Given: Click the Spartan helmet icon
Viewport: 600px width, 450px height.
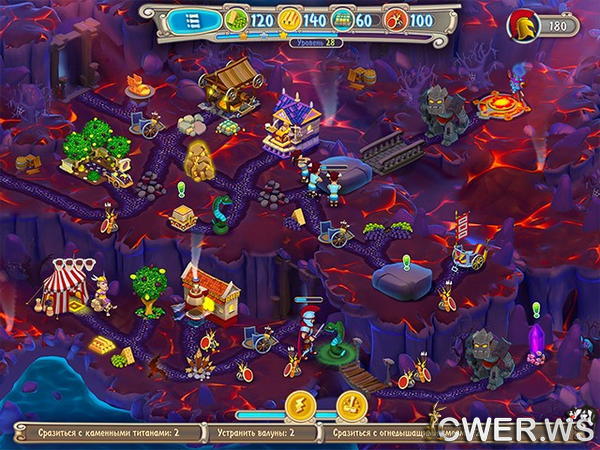Looking at the screenshot, I should pyautogui.click(x=523, y=27).
